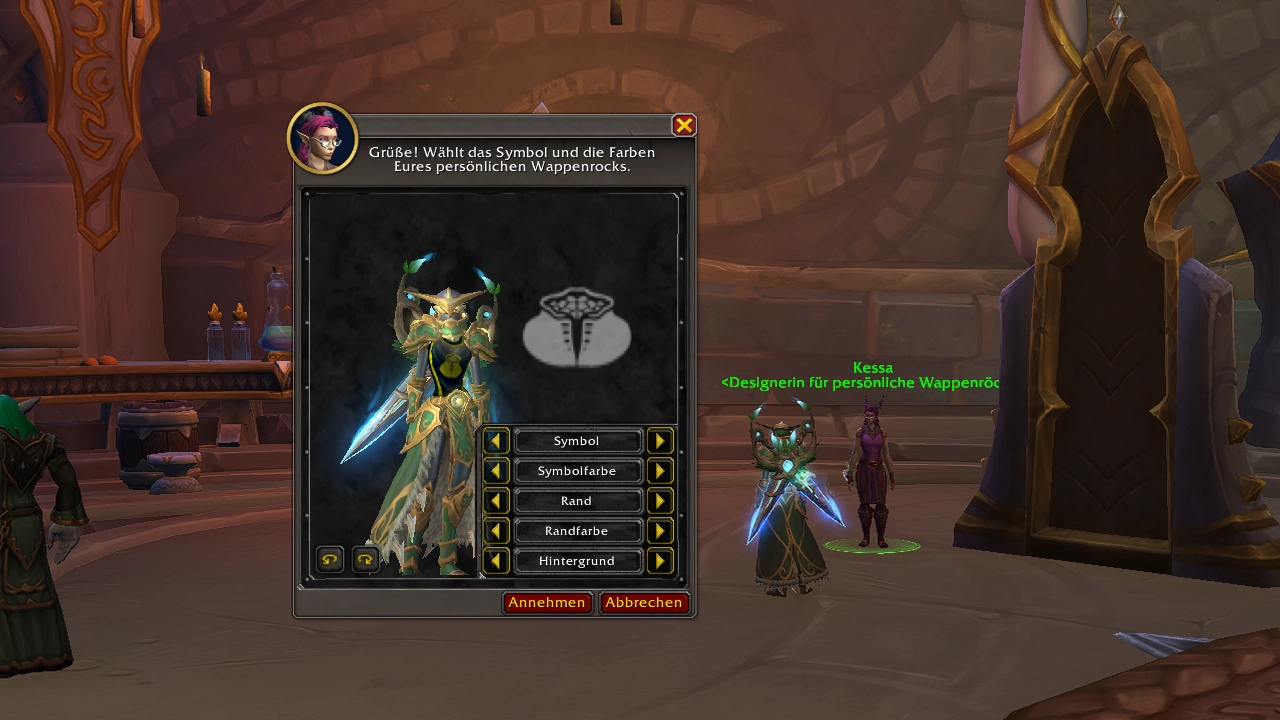Pick previous Randfarbe color
This screenshot has width=1280, height=720.
[496, 531]
